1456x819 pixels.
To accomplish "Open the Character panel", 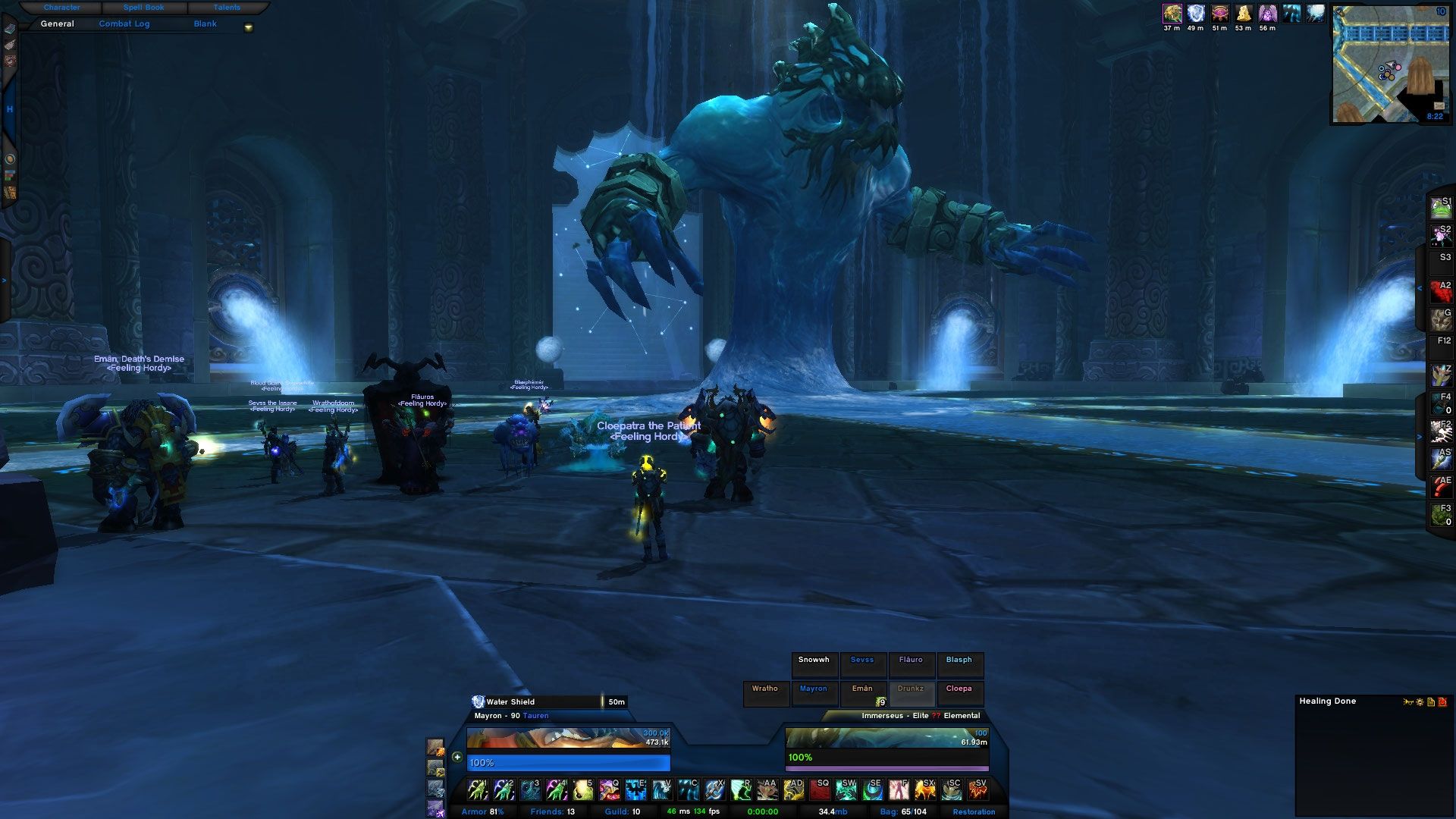I will pos(62,7).
